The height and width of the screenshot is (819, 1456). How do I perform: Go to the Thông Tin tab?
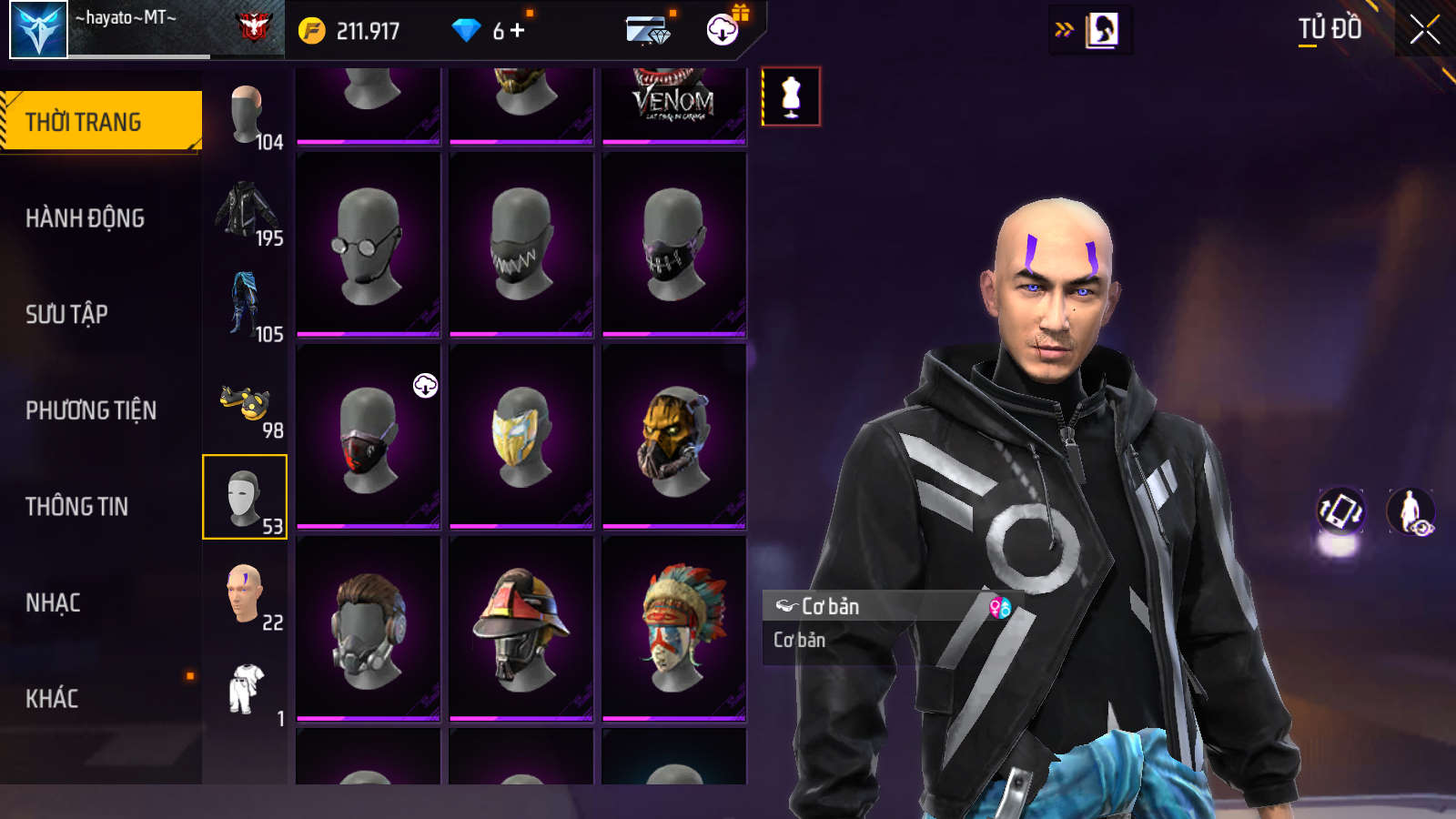click(76, 507)
